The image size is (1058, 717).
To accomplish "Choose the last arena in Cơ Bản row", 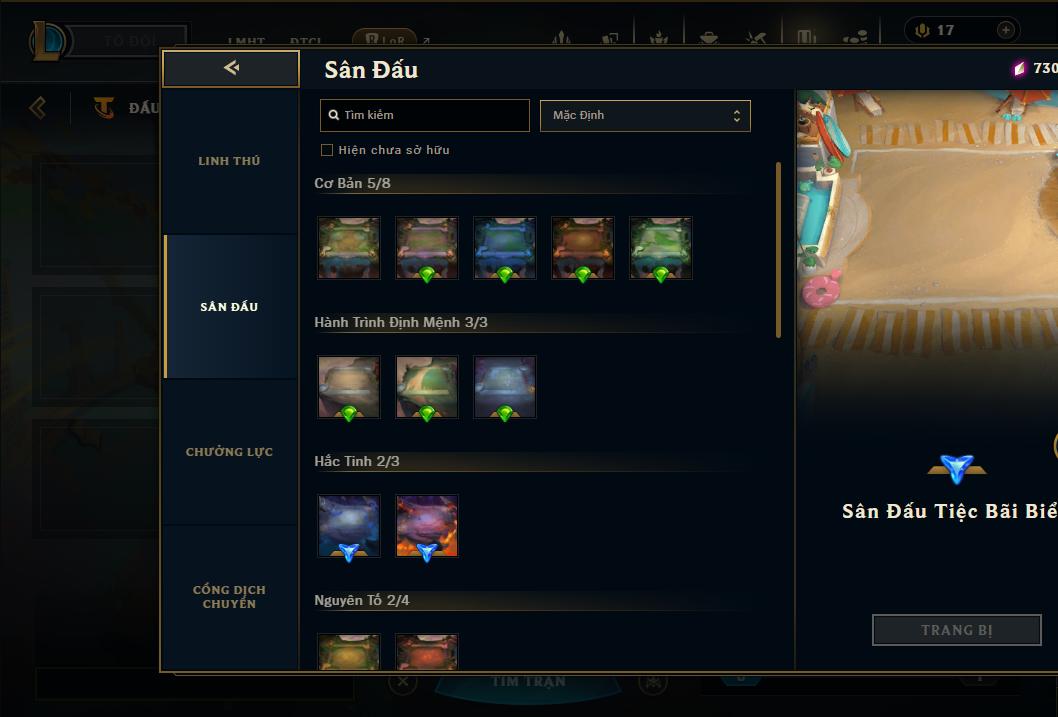I will [x=660, y=248].
